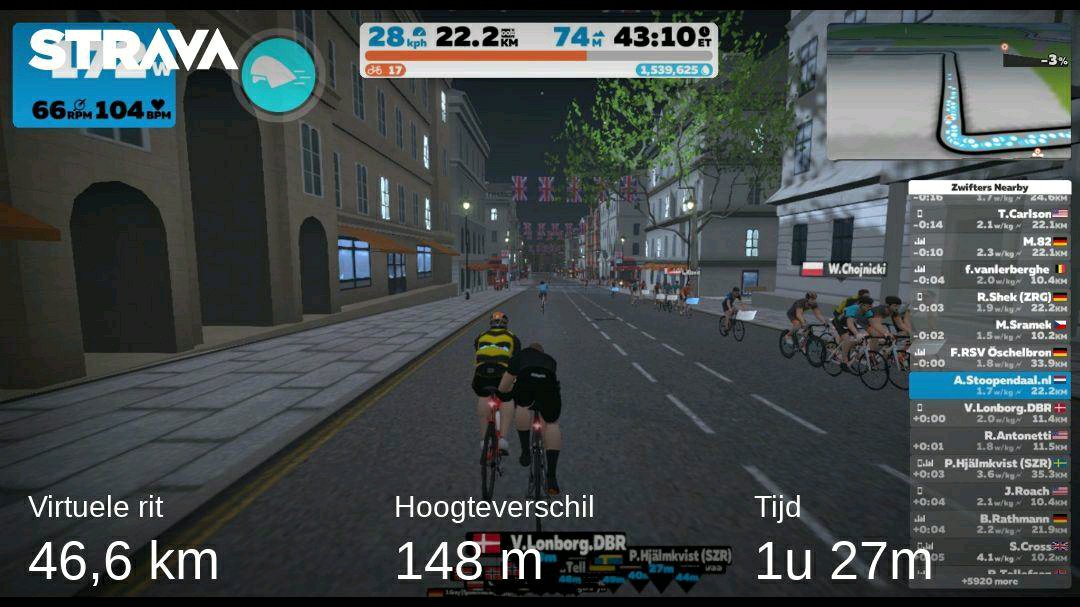The width and height of the screenshot is (1080, 607).
Task: Select F.RSV Öschelbronn rider row
Action: (x=989, y=358)
